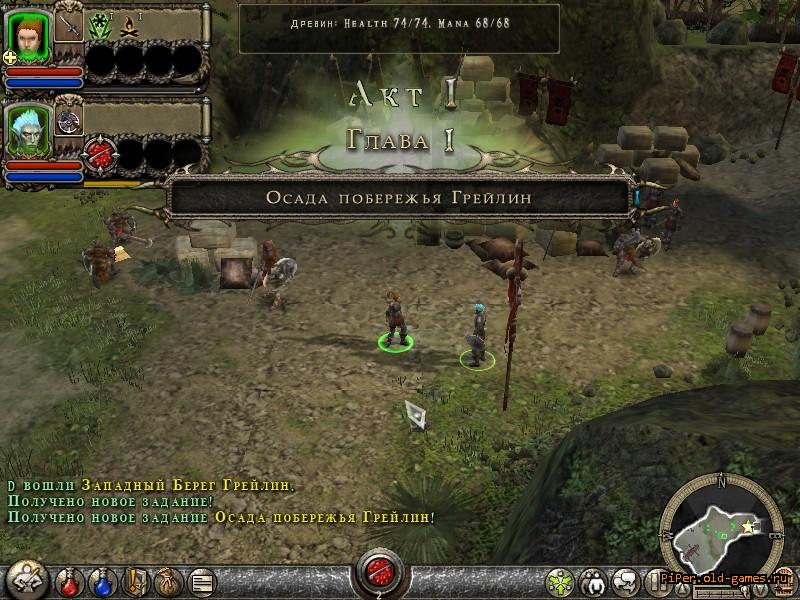Click the green arrows formation button
Viewport: 800px width, 600px height.
[x=563, y=580]
